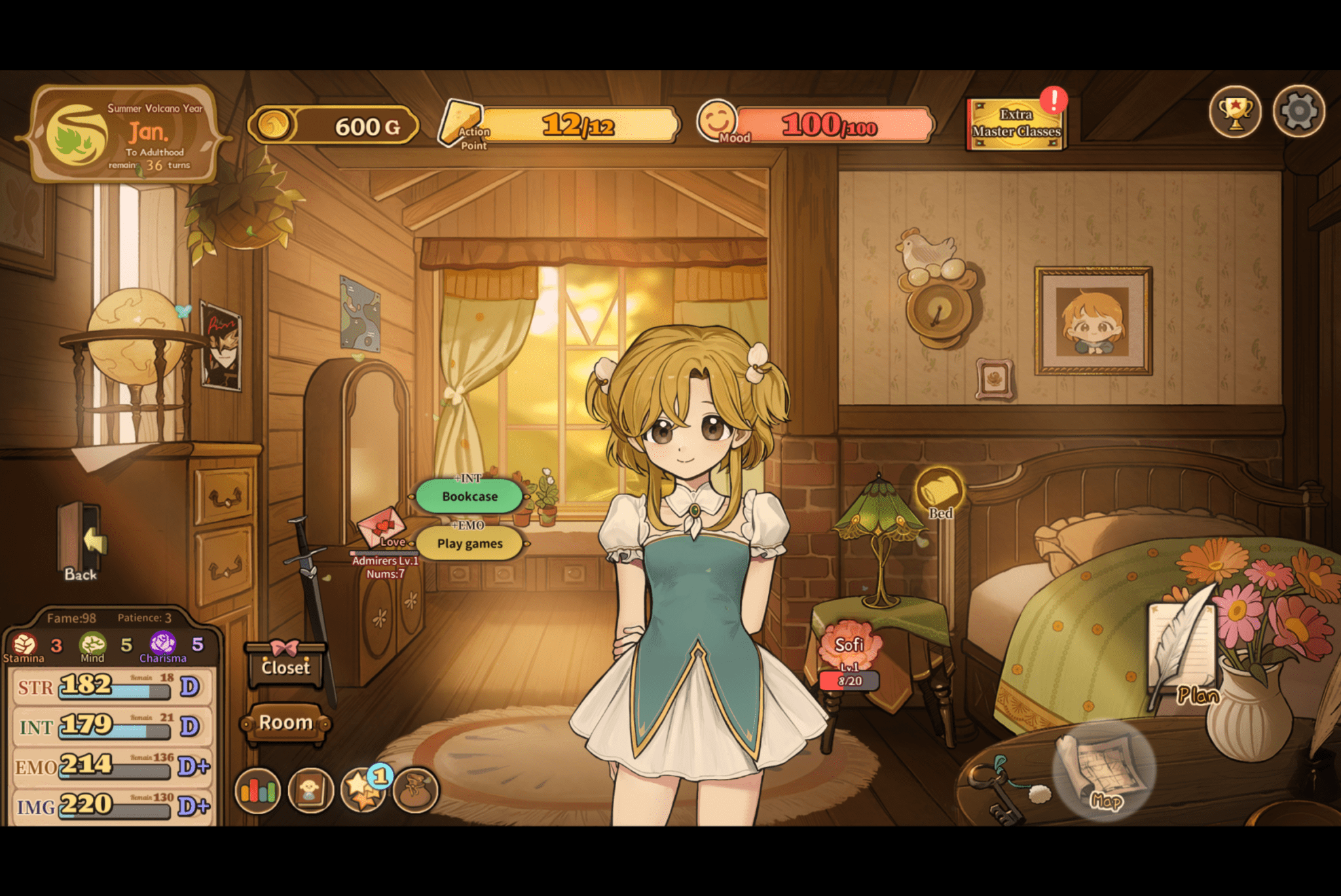Open the settings gear
This screenshot has height=896, width=1341.
tap(1299, 113)
